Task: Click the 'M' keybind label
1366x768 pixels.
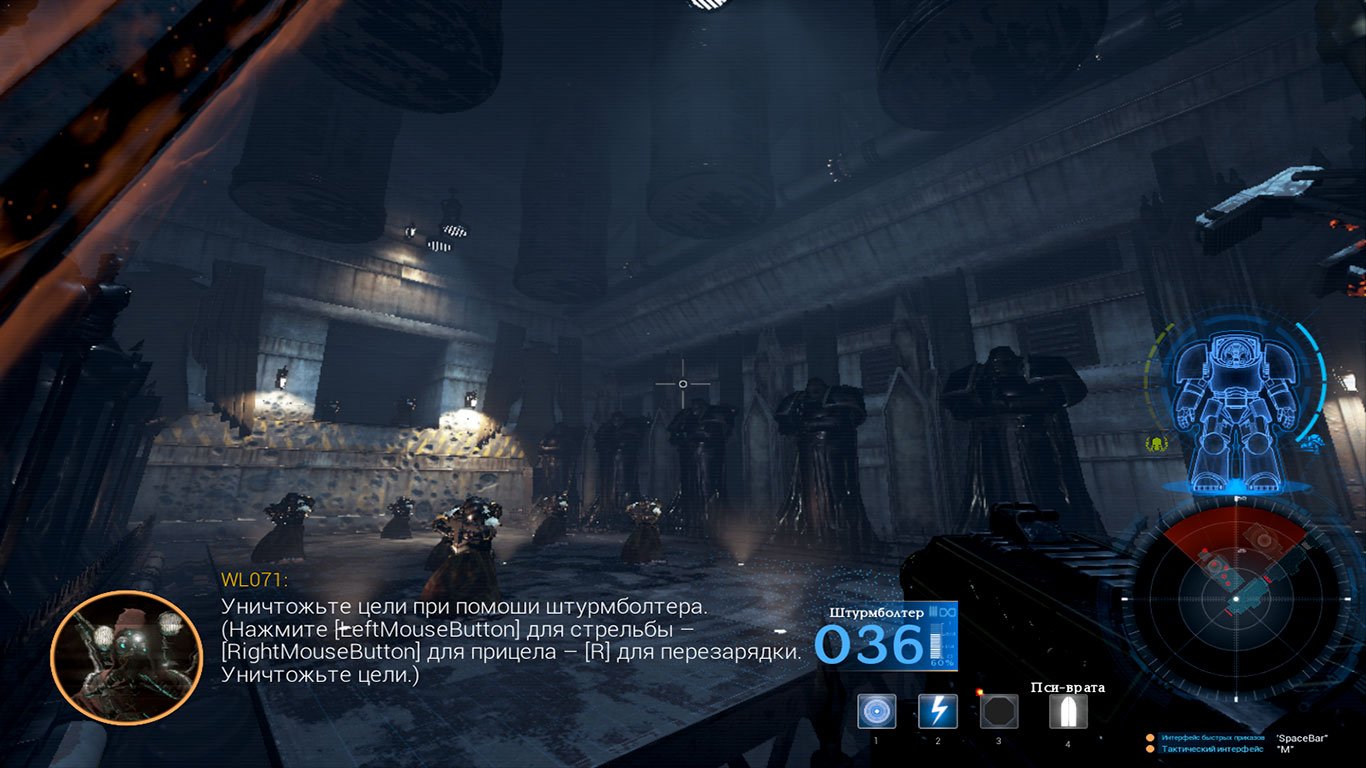Action: [1288, 749]
